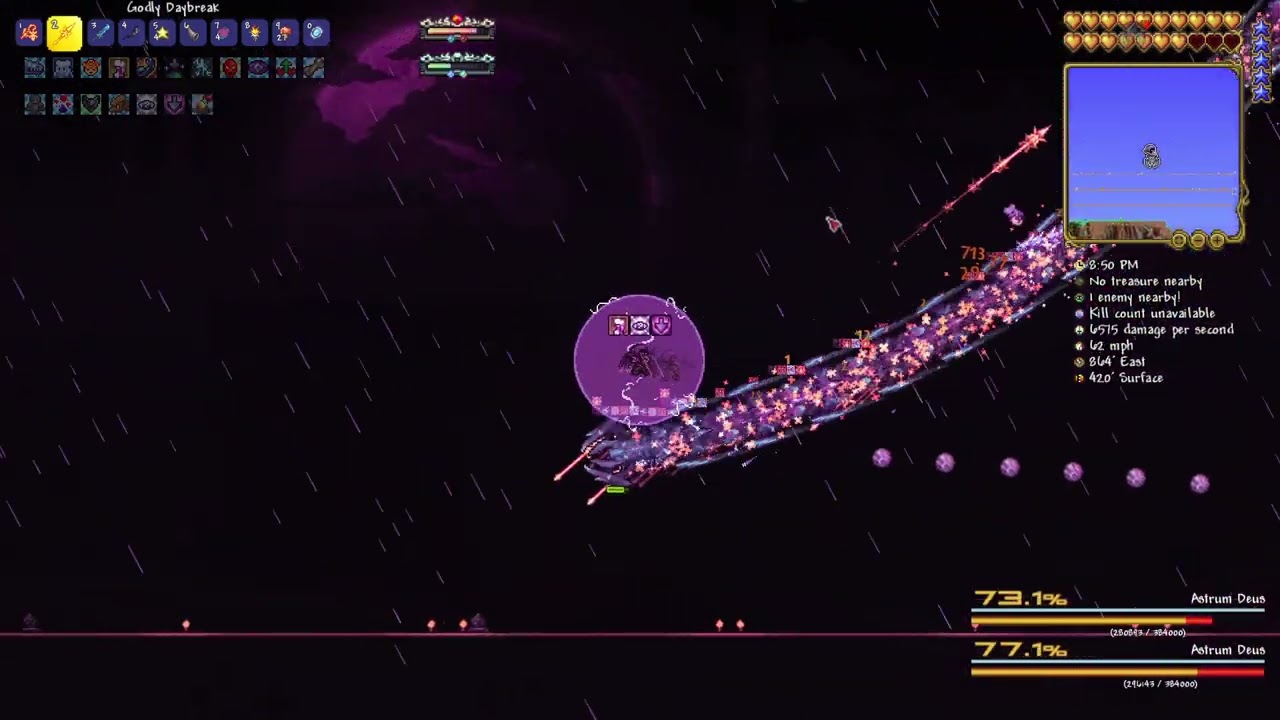Select the Godly Daybreak spear slot
Viewport: 1280px width, 720px height.
(64, 33)
